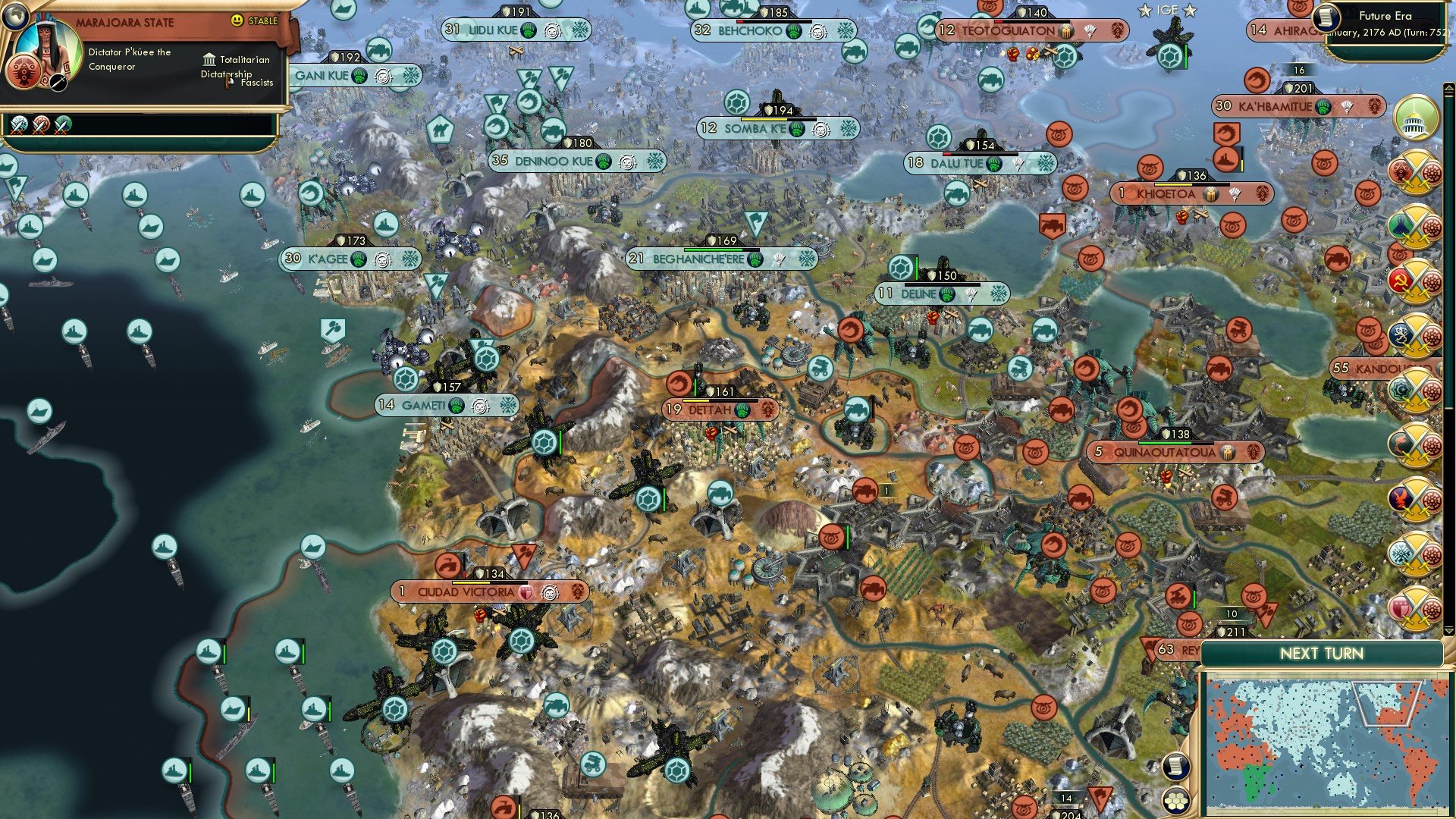Viewport: 1456px width, 819px height.
Task: Click the Fascists policy axe icon
Action: click(228, 82)
